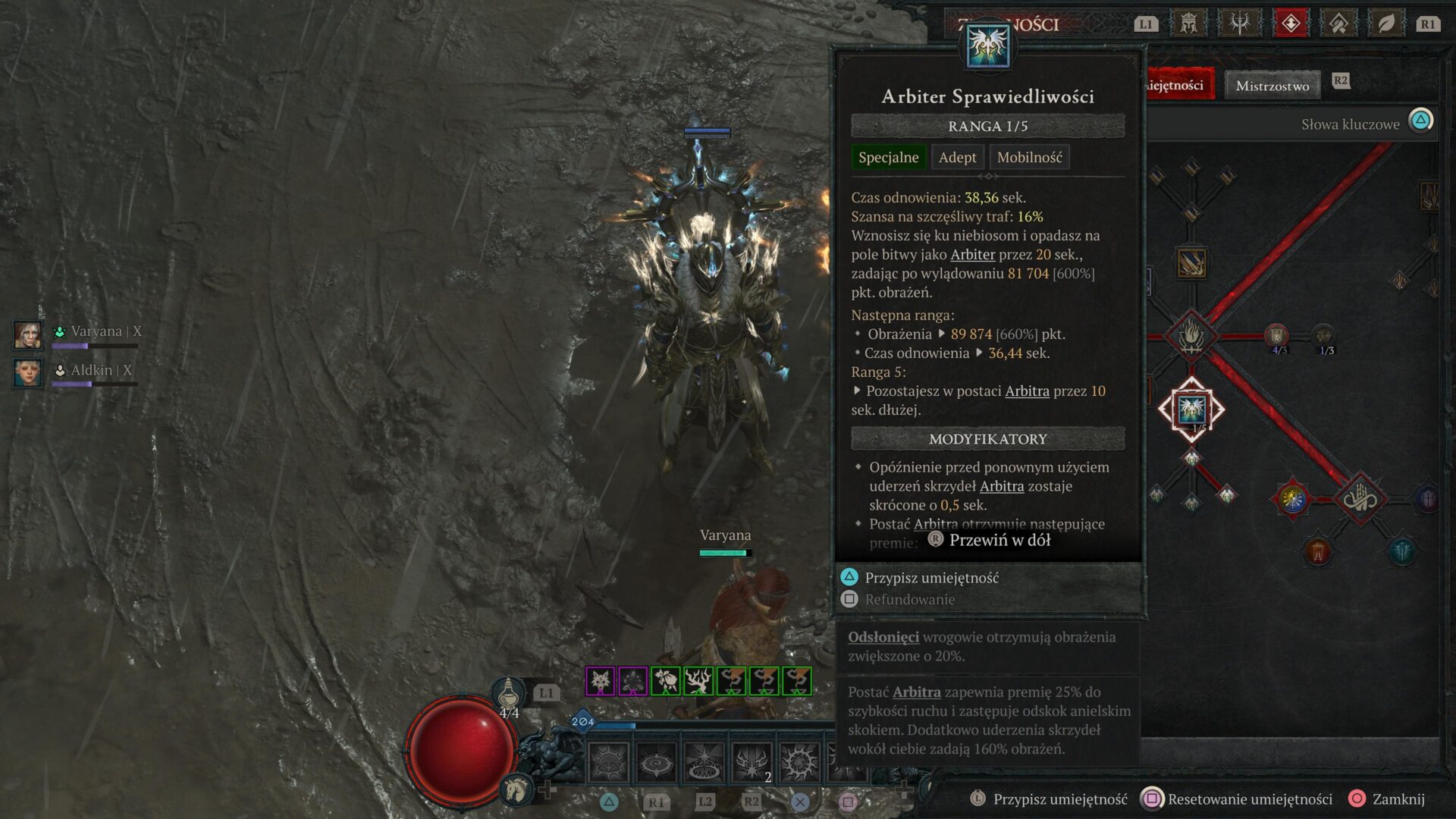Select the passive node showing 4/3
The width and height of the screenshot is (1456, 819).
pyautogui.click(x=1277, y=335)
